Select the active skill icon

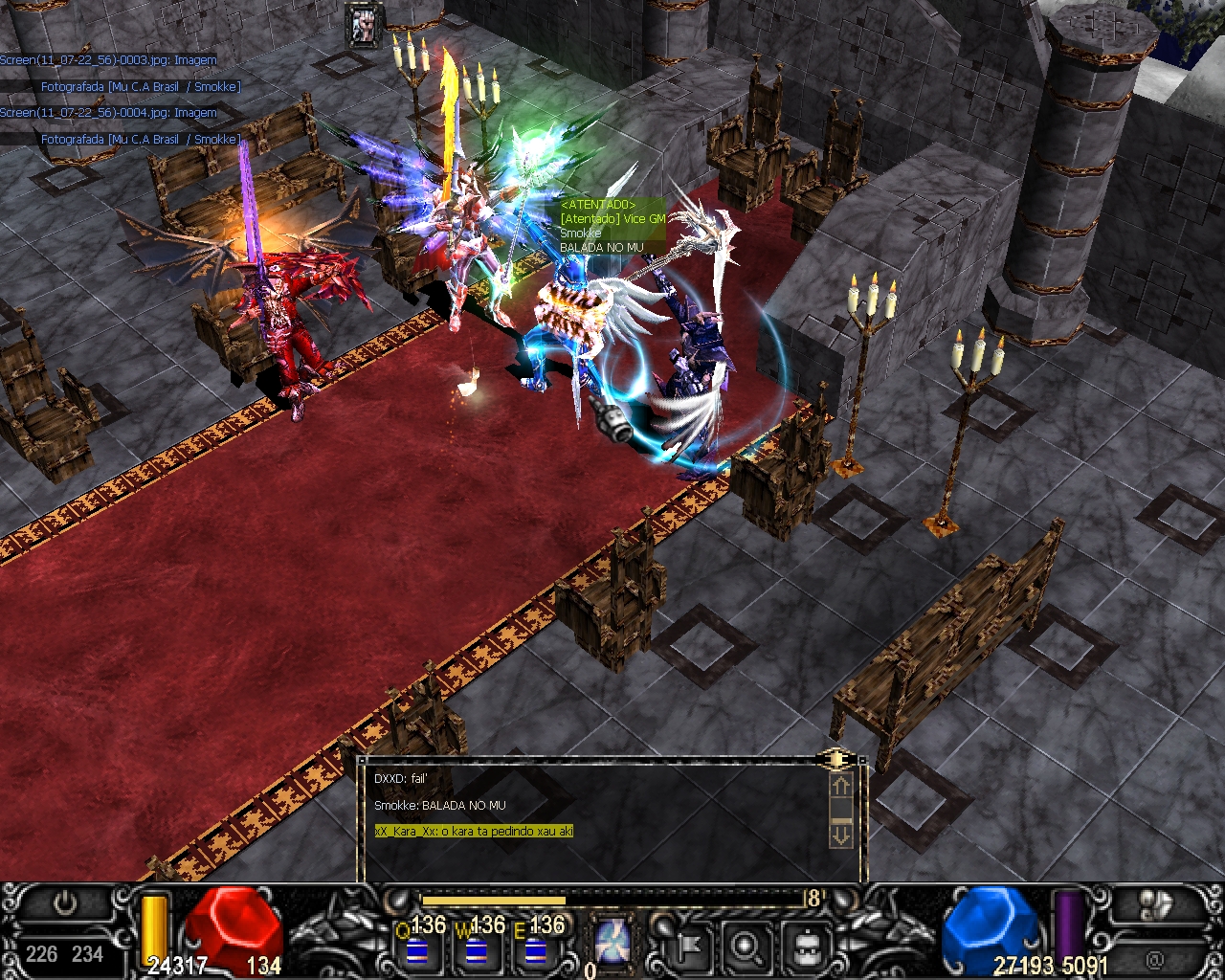(x=611, y=942)
